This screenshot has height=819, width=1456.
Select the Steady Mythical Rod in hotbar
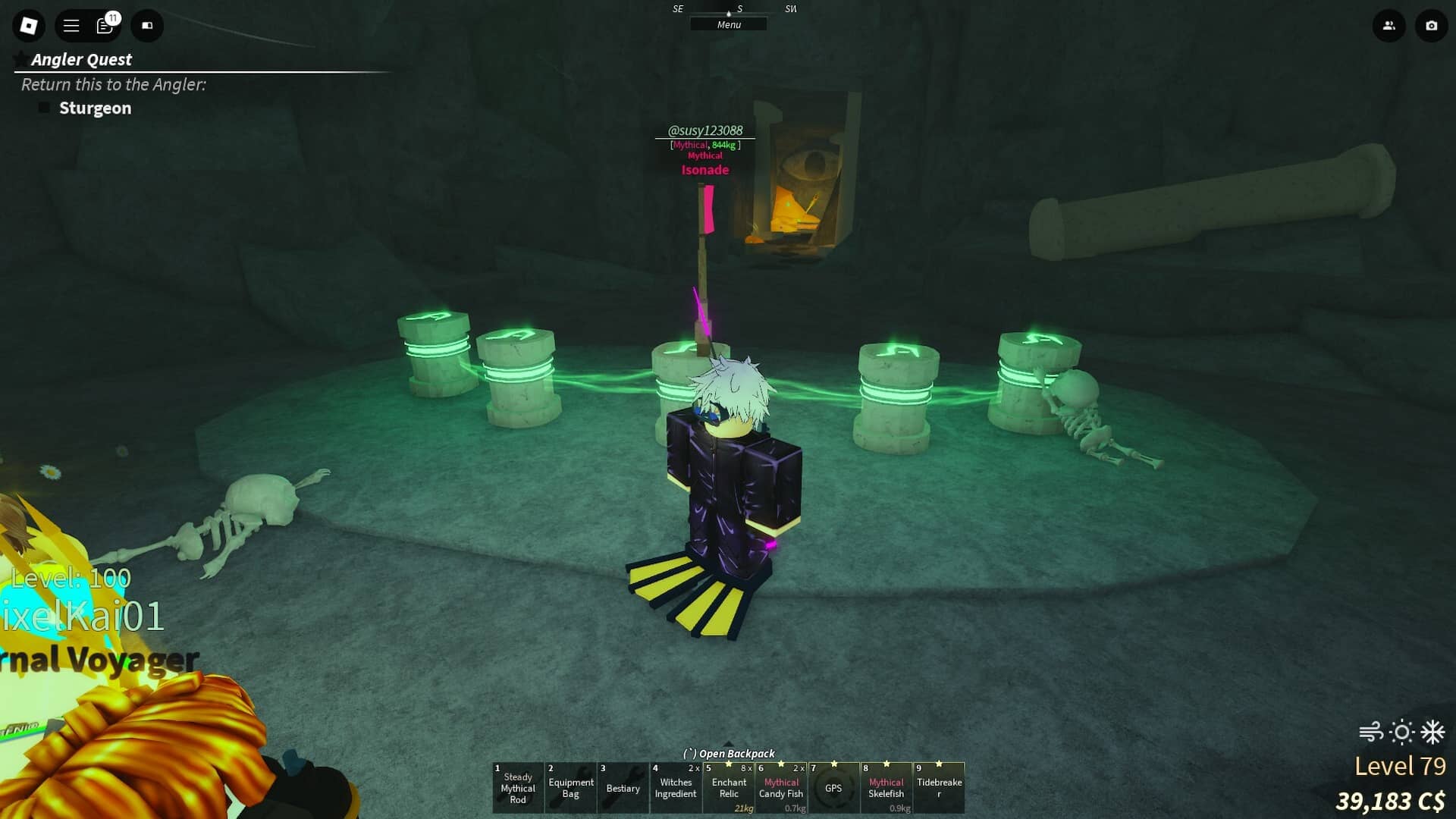tap(518, 788)
